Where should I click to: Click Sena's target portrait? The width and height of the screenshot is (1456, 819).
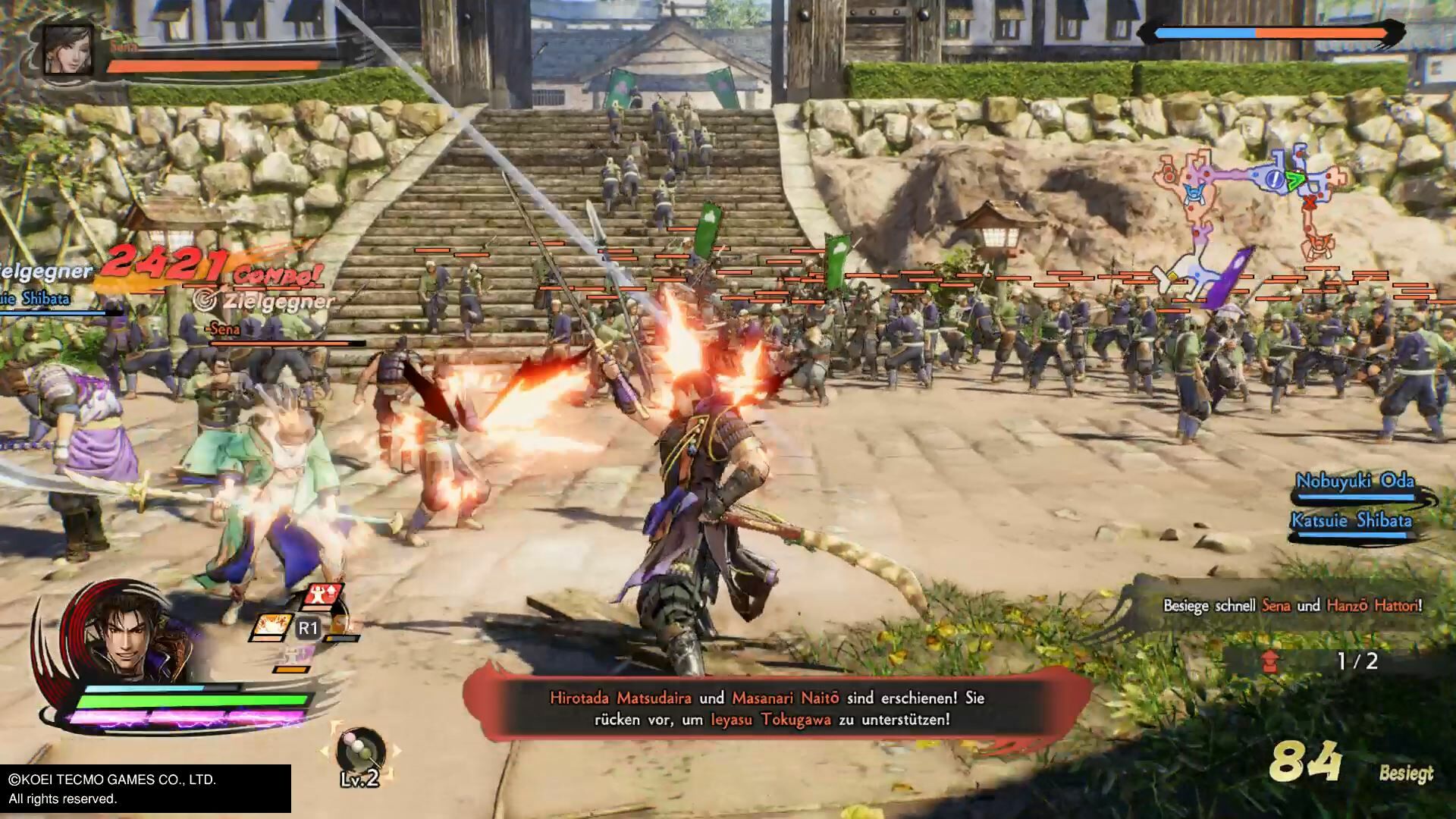pos(67,50)
